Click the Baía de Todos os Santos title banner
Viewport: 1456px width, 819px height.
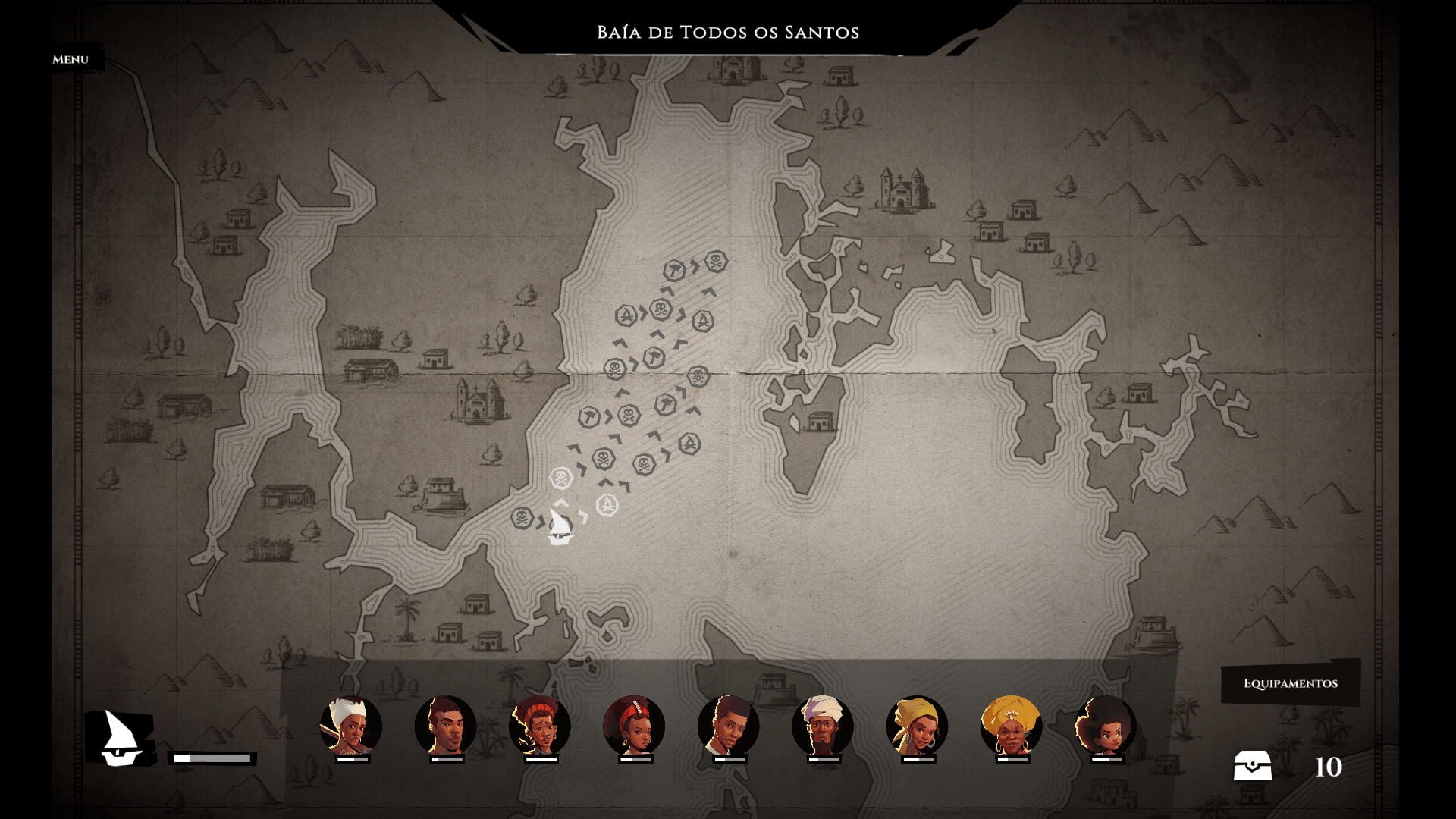(728, 32)
